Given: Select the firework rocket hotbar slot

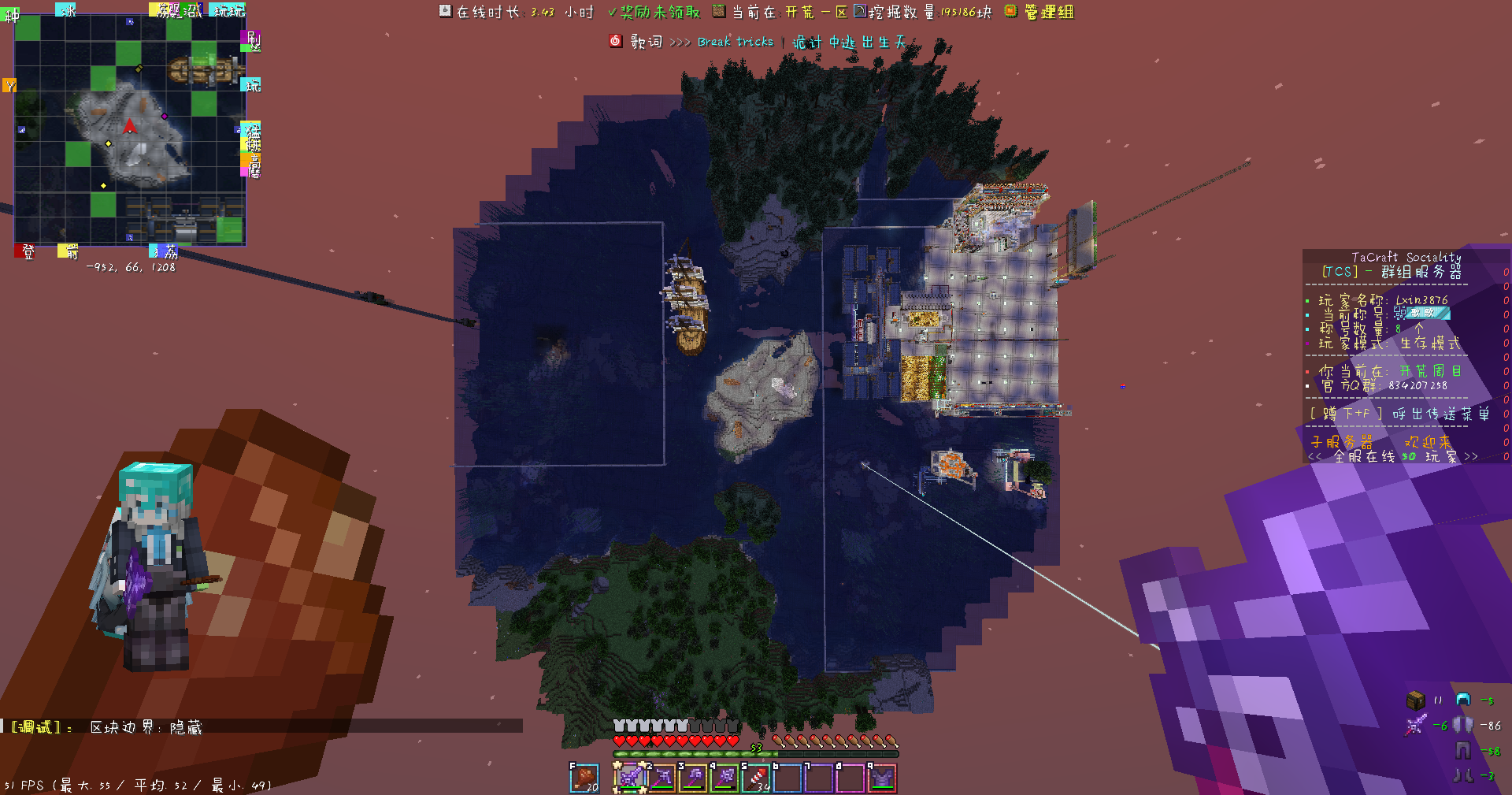Looking at the screenshot, I should tap(756, 778).
